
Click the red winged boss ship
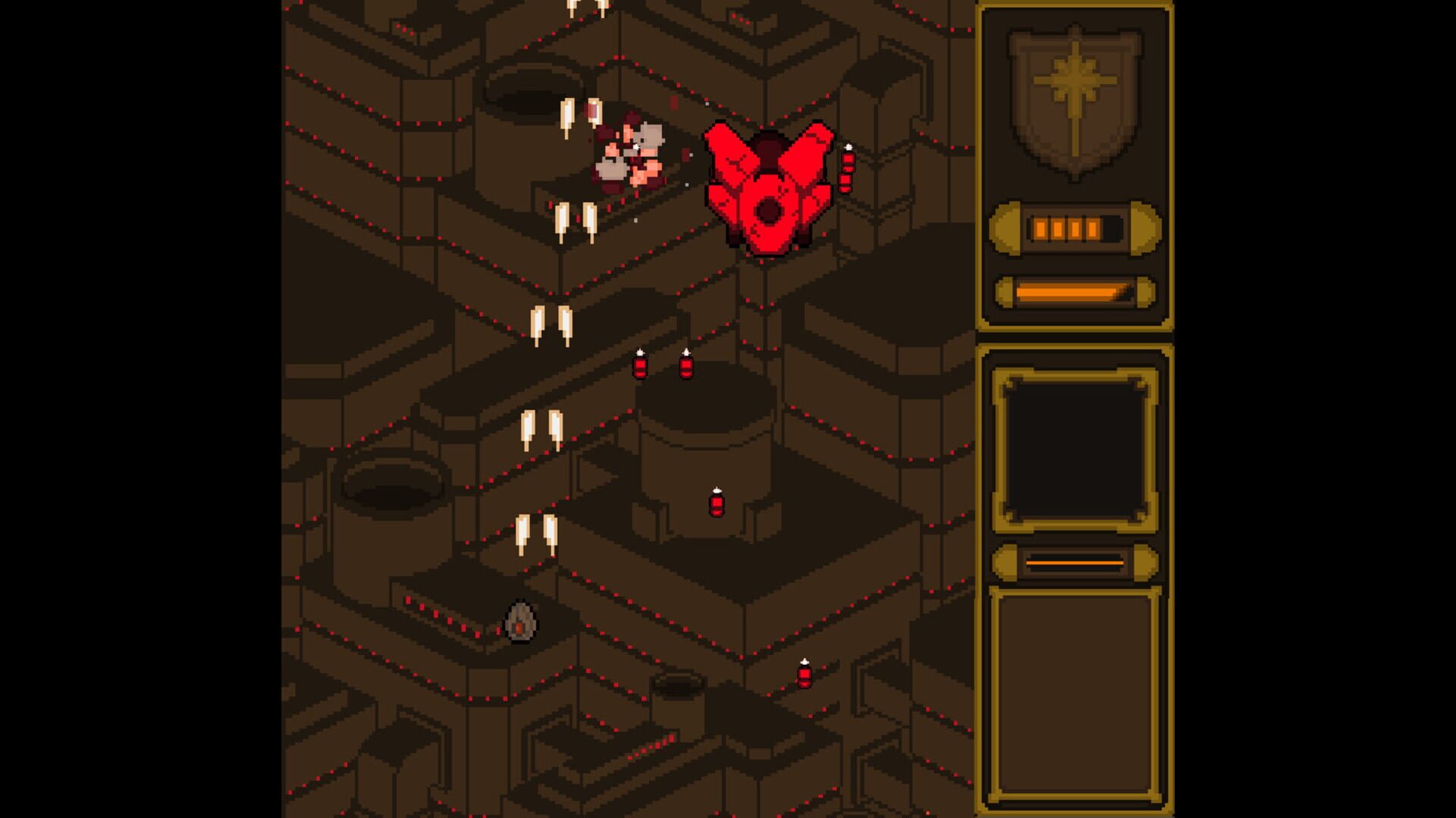click(x=767, y=190)
